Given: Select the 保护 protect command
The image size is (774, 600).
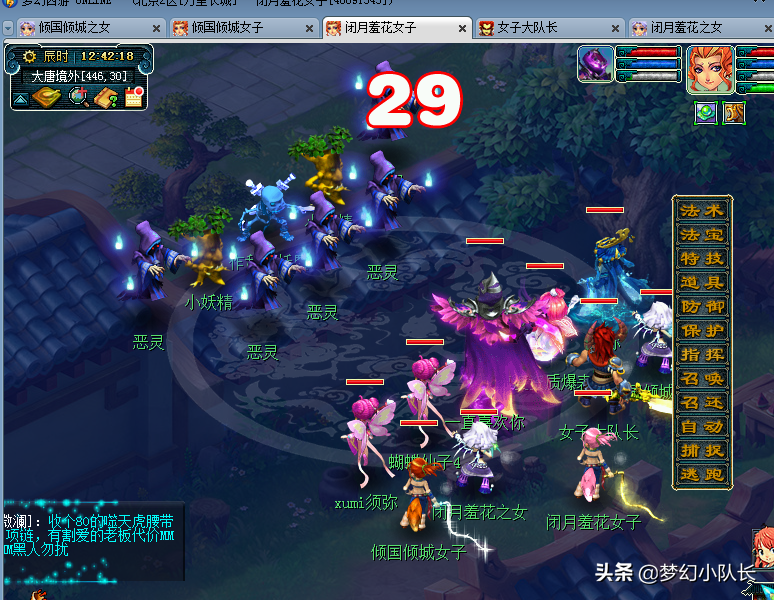Looking at the screenshot, I should tap(702, 330).
